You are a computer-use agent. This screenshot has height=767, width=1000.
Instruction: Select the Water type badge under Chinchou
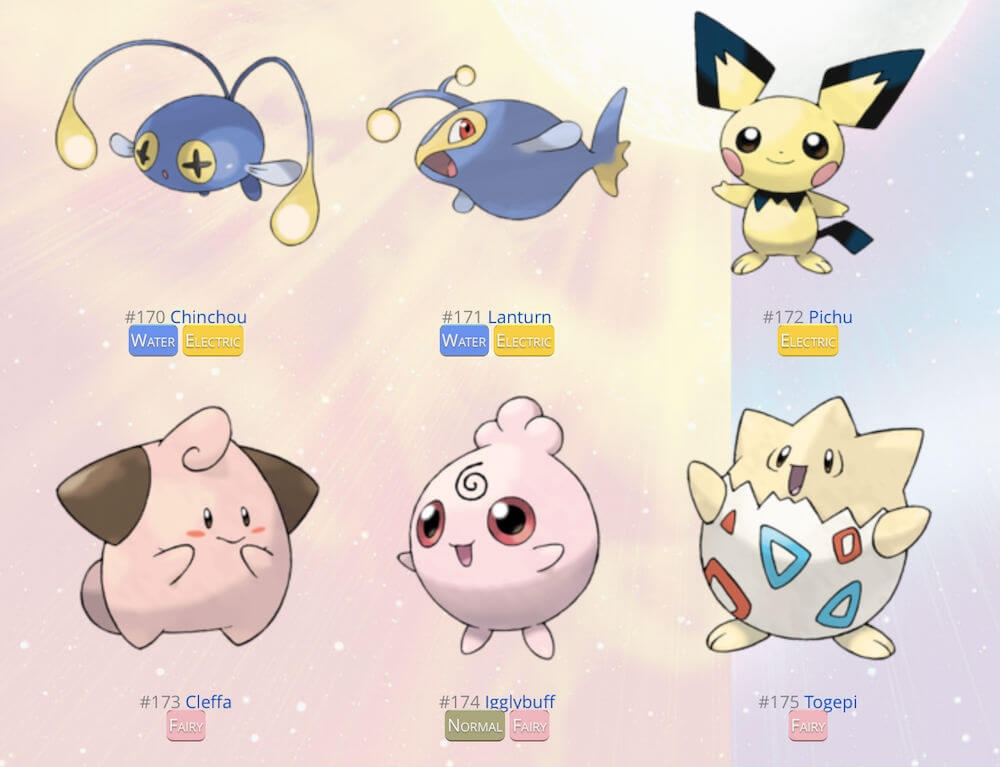click(153, 341)
